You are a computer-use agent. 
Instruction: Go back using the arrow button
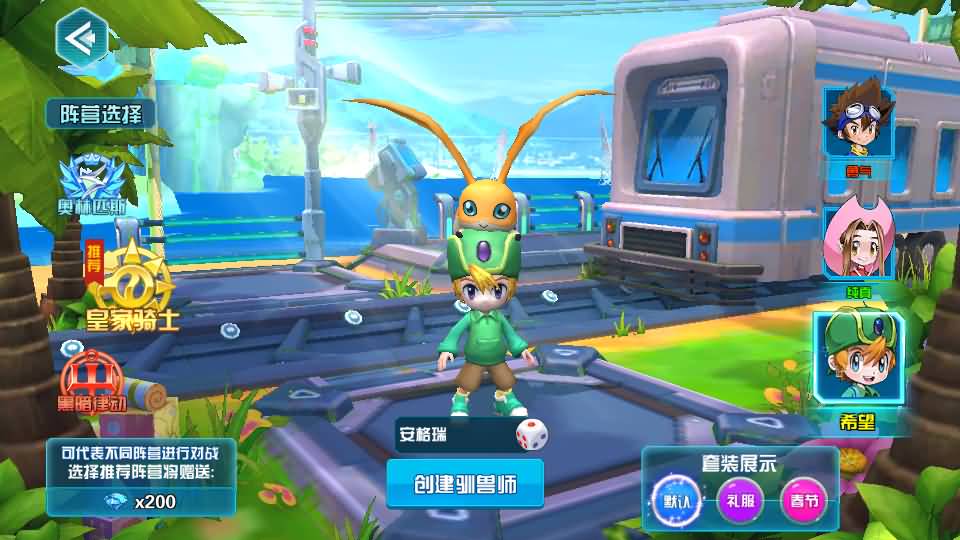point(81,39)
